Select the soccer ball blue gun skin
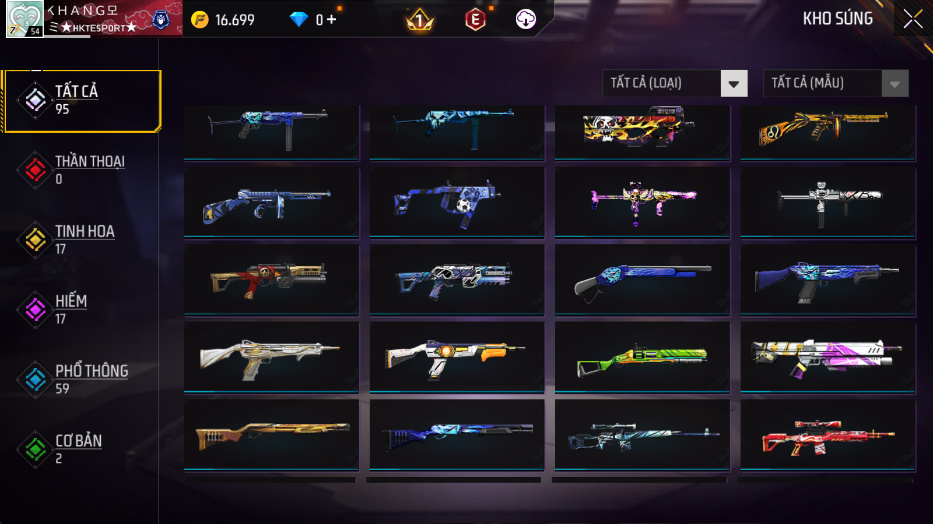933x524 pixels. tap(457, 202)
